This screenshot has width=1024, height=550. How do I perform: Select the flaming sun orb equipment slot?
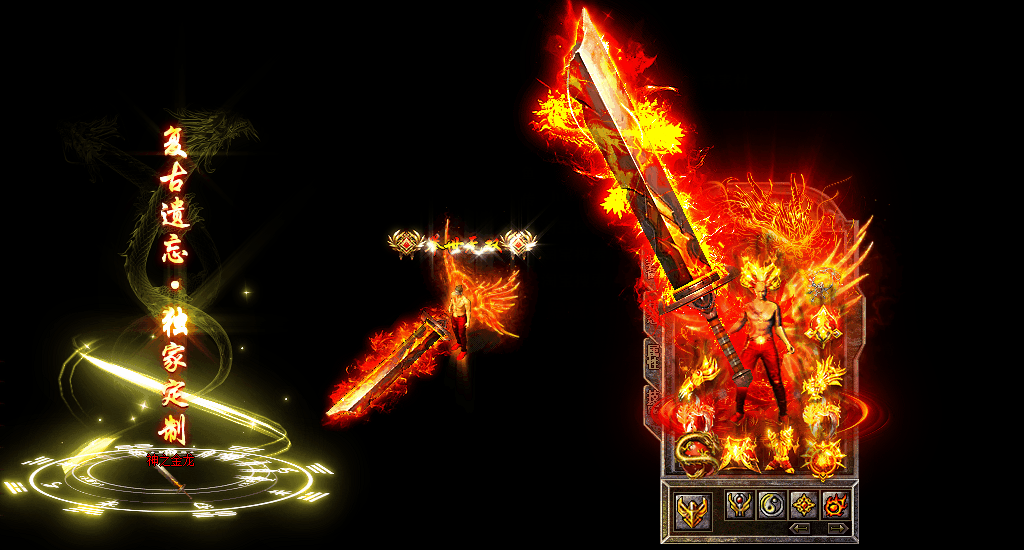[x=825, y=458]
